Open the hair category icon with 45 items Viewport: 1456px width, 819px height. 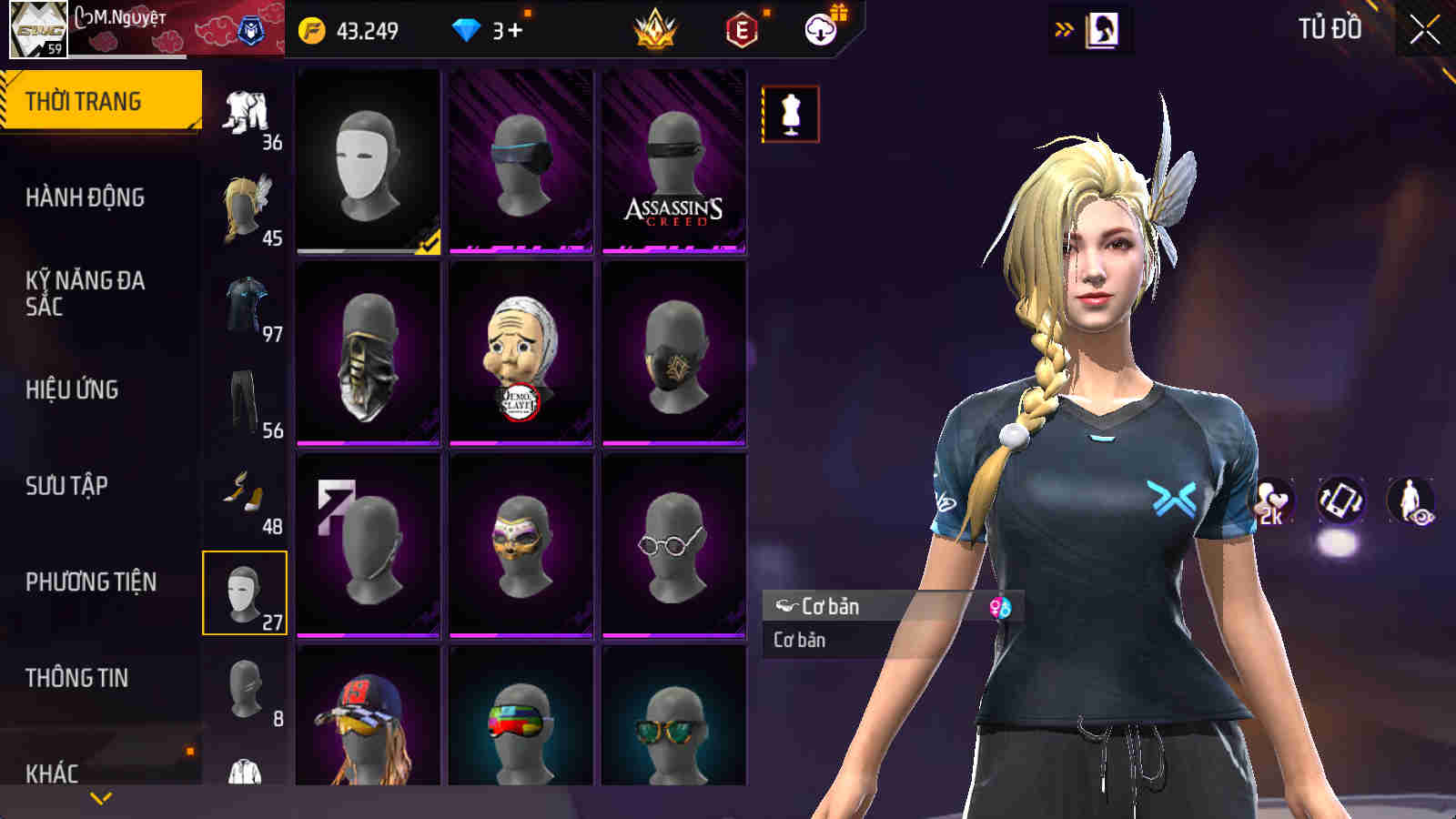click(245, 205)
